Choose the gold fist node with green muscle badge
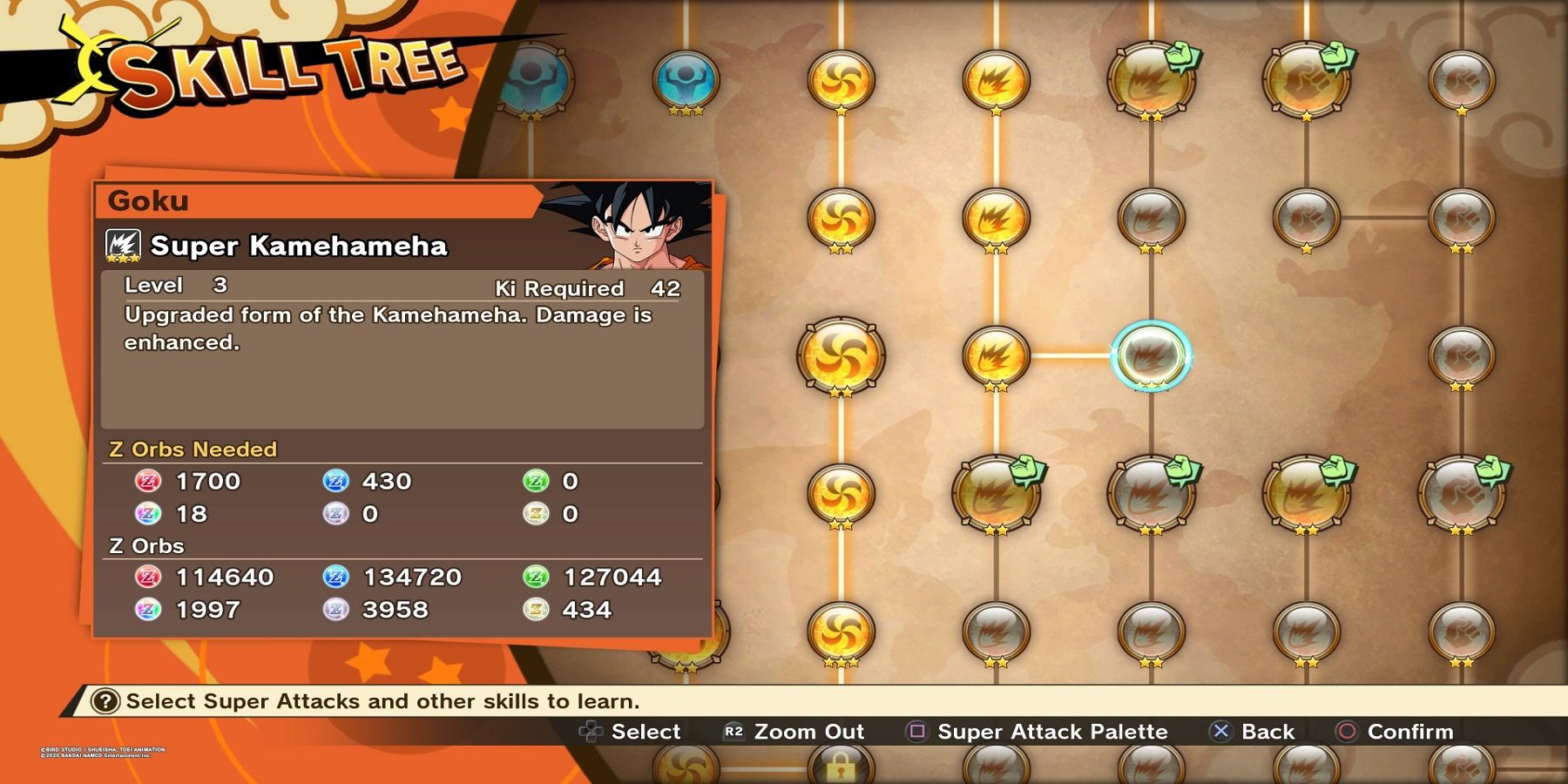Image resolution: width=1568 pixels, height=784 pixels. pyautogui.click(x=1306, y=80)
